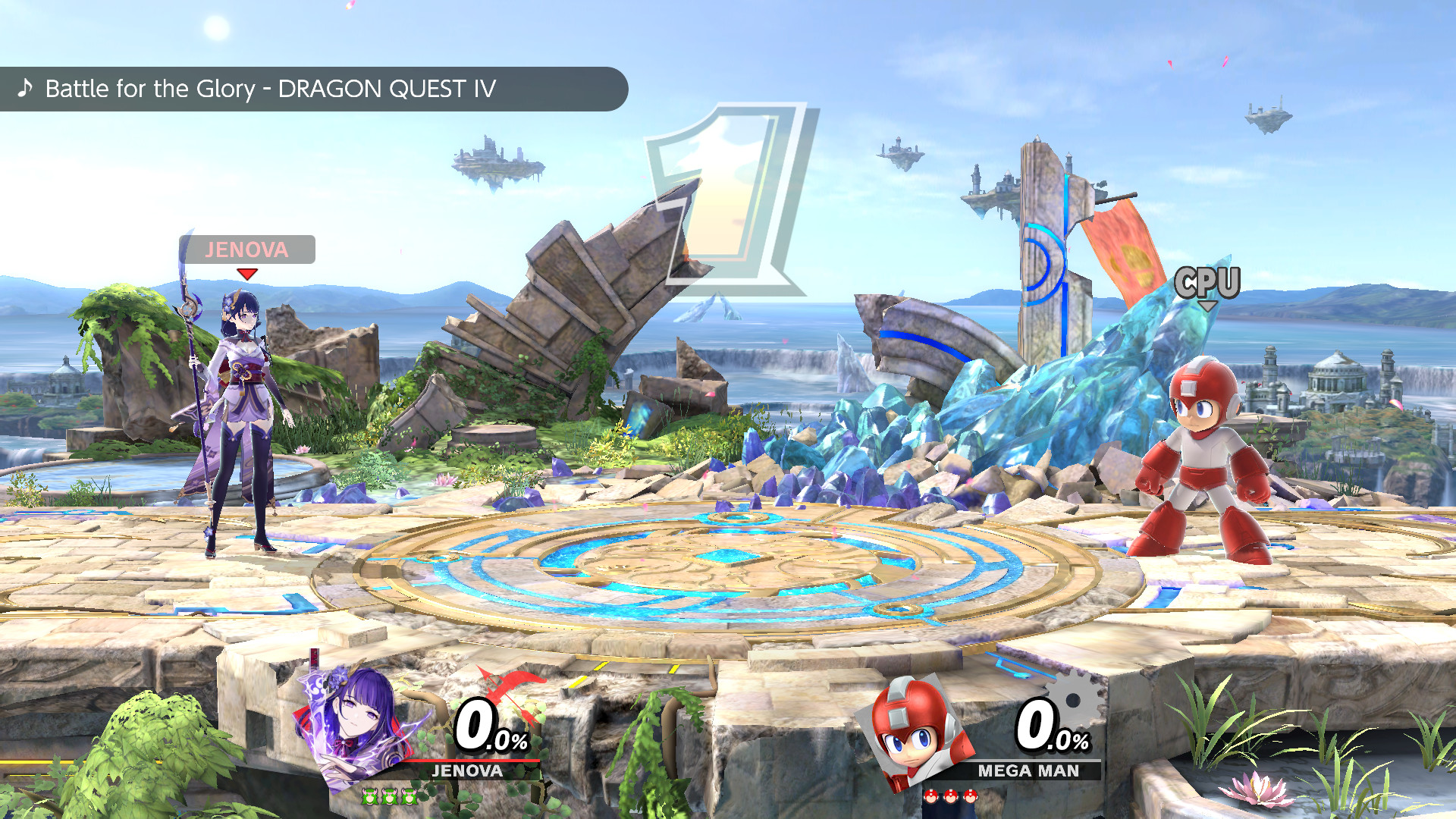Image resolution: width=1456 pixels, height=819 pixels.
Task: Click Jenova's 0.0% damage counter
Action: click(x=489, y=728)
